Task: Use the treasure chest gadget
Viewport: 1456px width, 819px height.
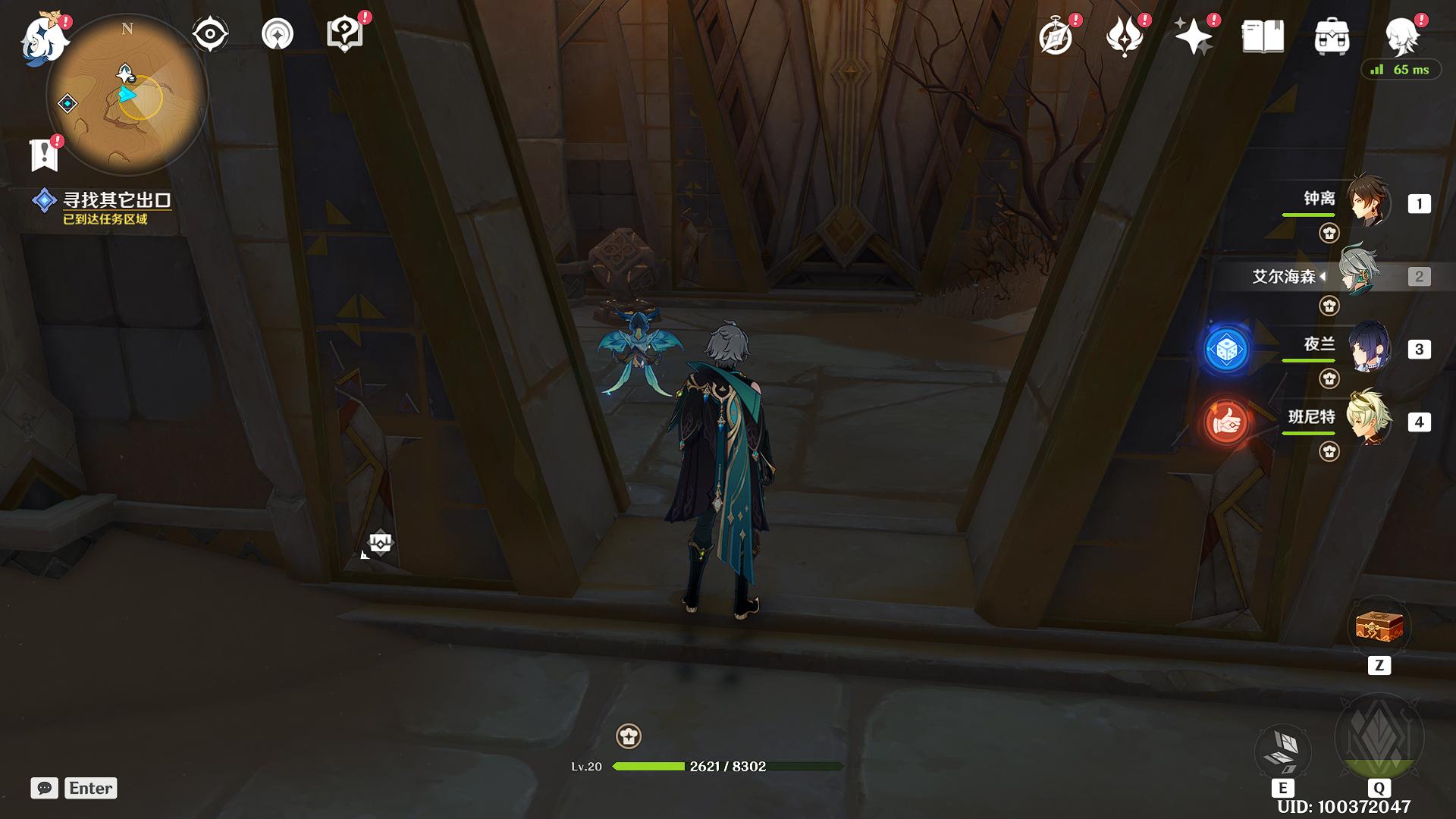Action: pos(1379,628)
